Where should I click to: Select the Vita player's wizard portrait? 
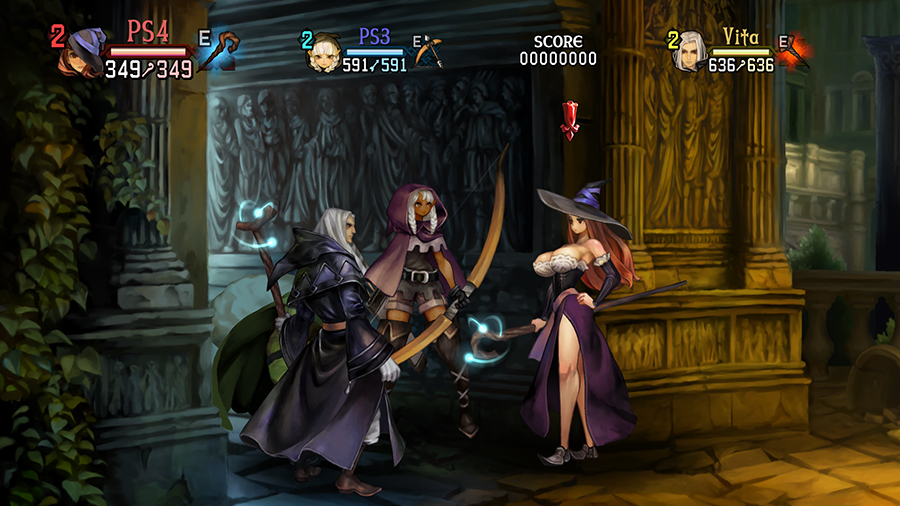691,52
